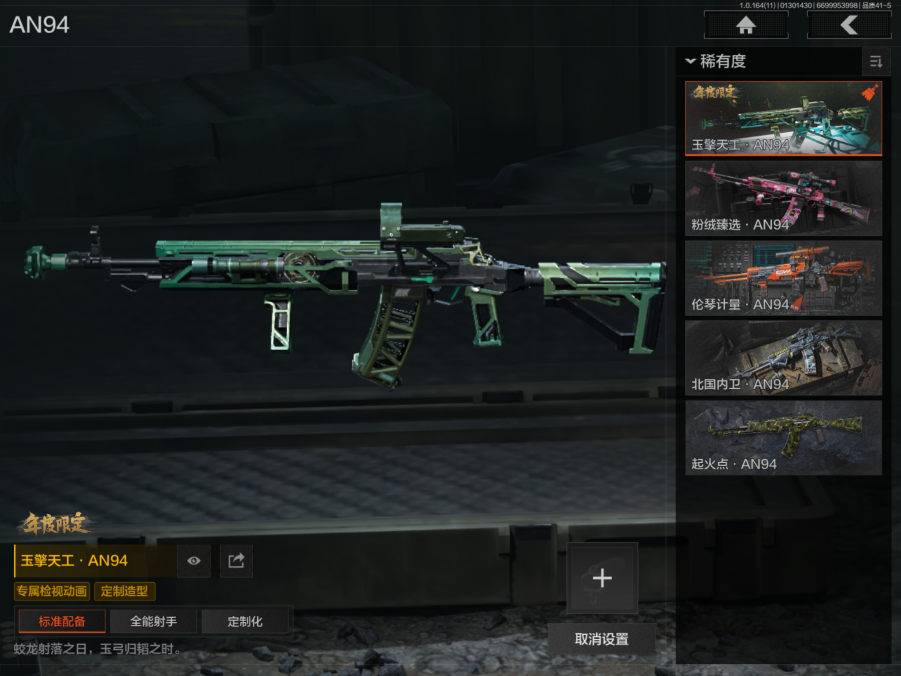The image size is (901, 676).
Task: Expand the 稀有度 rarity filter
Action: pyautogui.click(x=716, y=62)
